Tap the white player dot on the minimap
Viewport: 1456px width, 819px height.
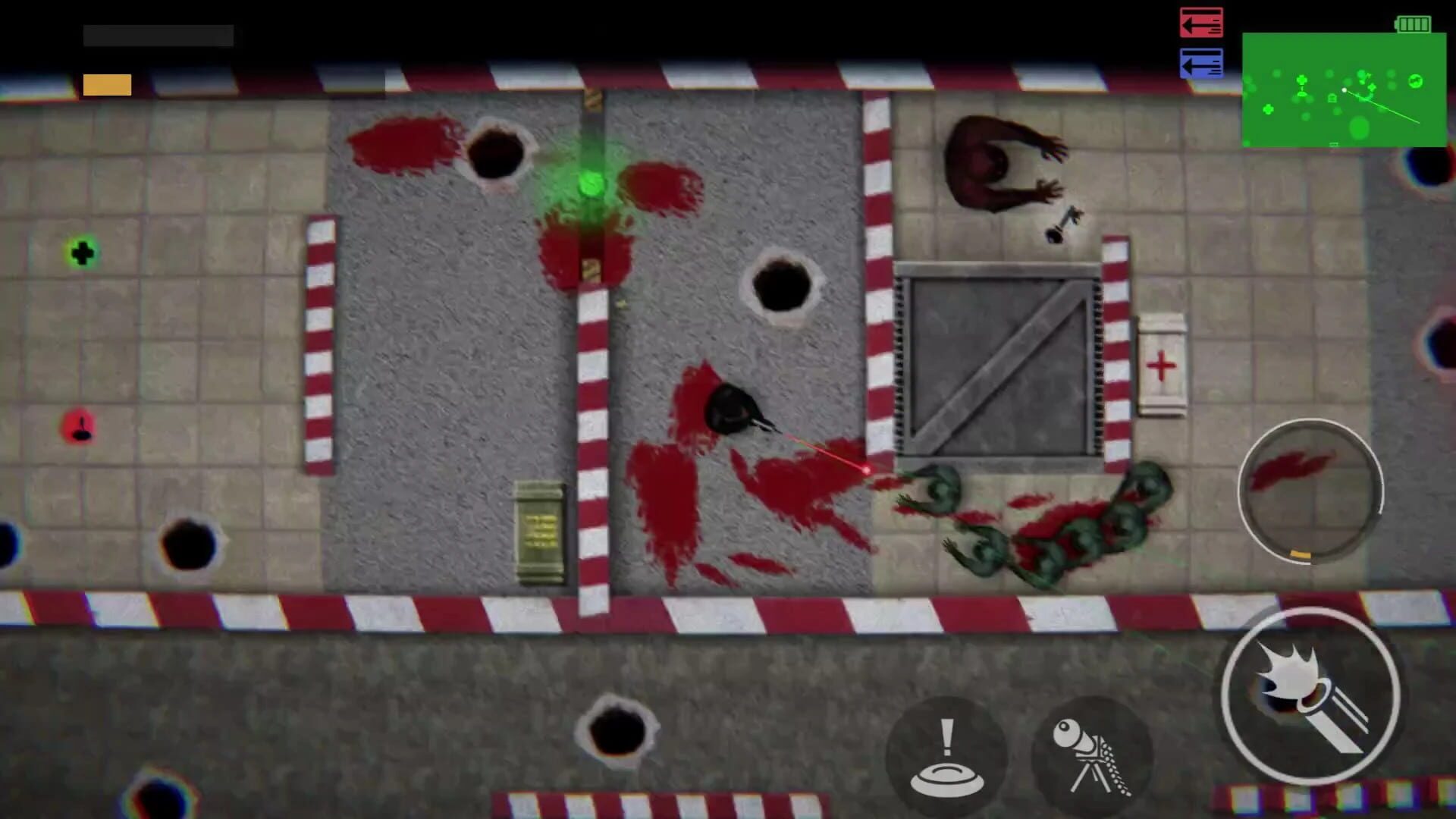click(x=1345, y=89)
